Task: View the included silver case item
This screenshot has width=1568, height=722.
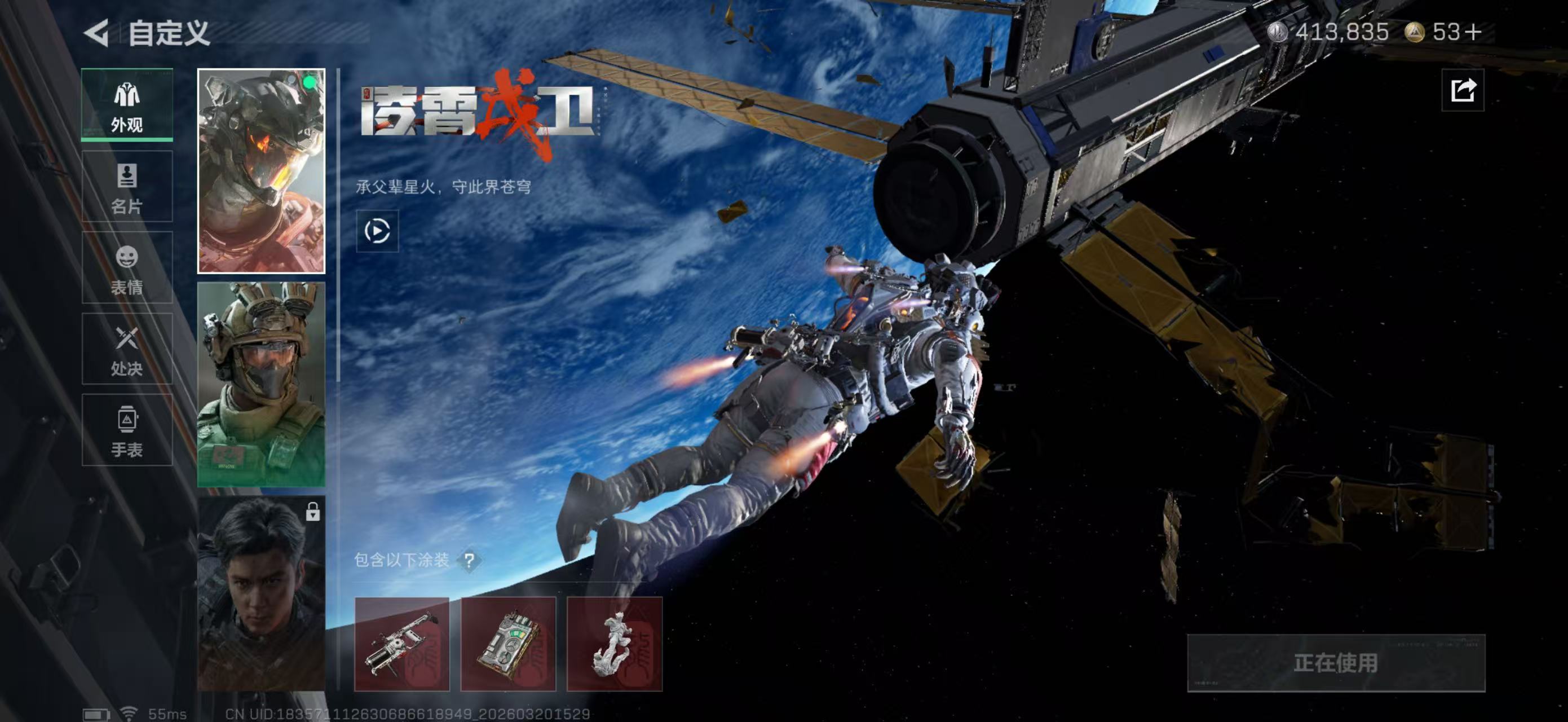Action: click(x=507, y=644)
